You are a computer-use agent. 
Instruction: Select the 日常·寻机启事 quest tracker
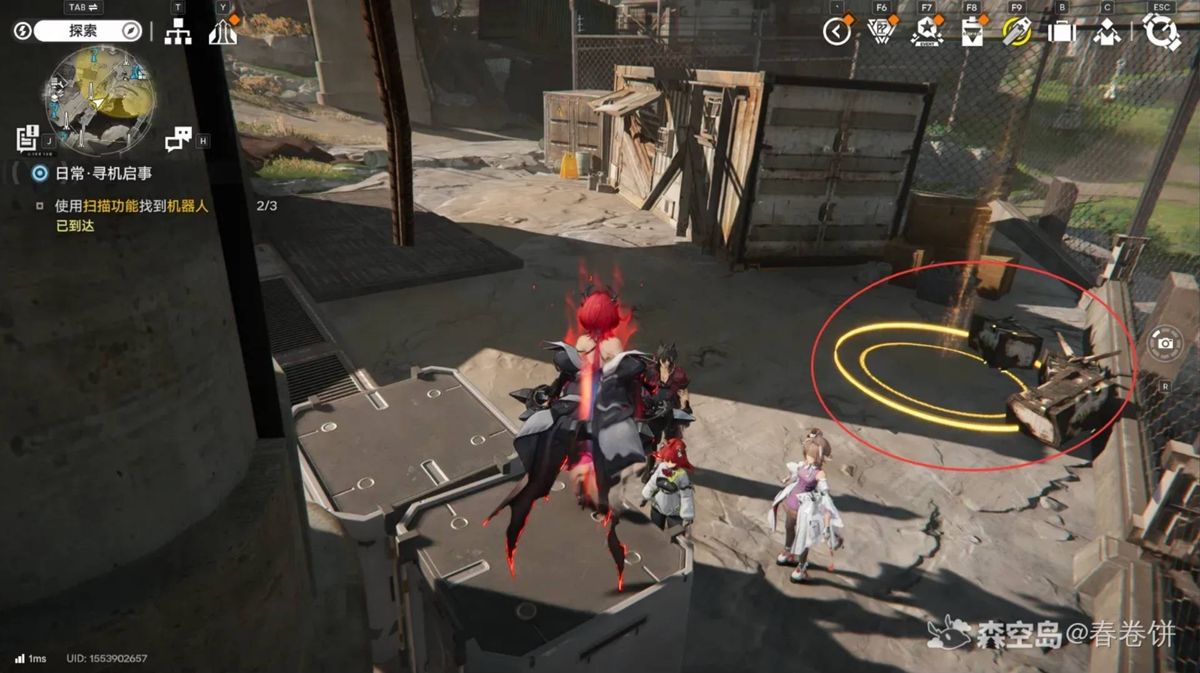pyautogui.click(x=103, y=173)
